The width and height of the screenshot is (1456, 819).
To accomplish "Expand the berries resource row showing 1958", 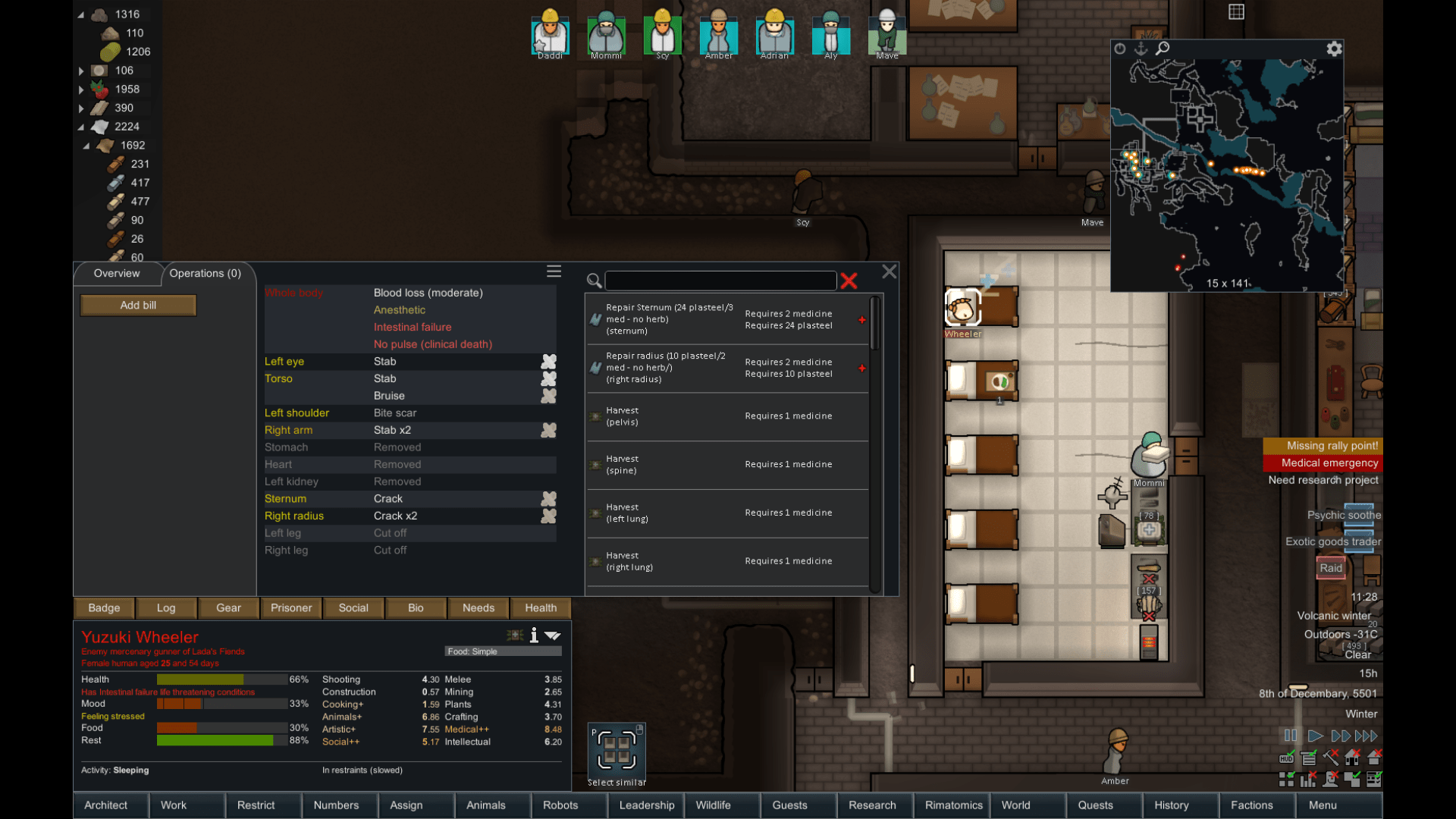I will point(81,89).
